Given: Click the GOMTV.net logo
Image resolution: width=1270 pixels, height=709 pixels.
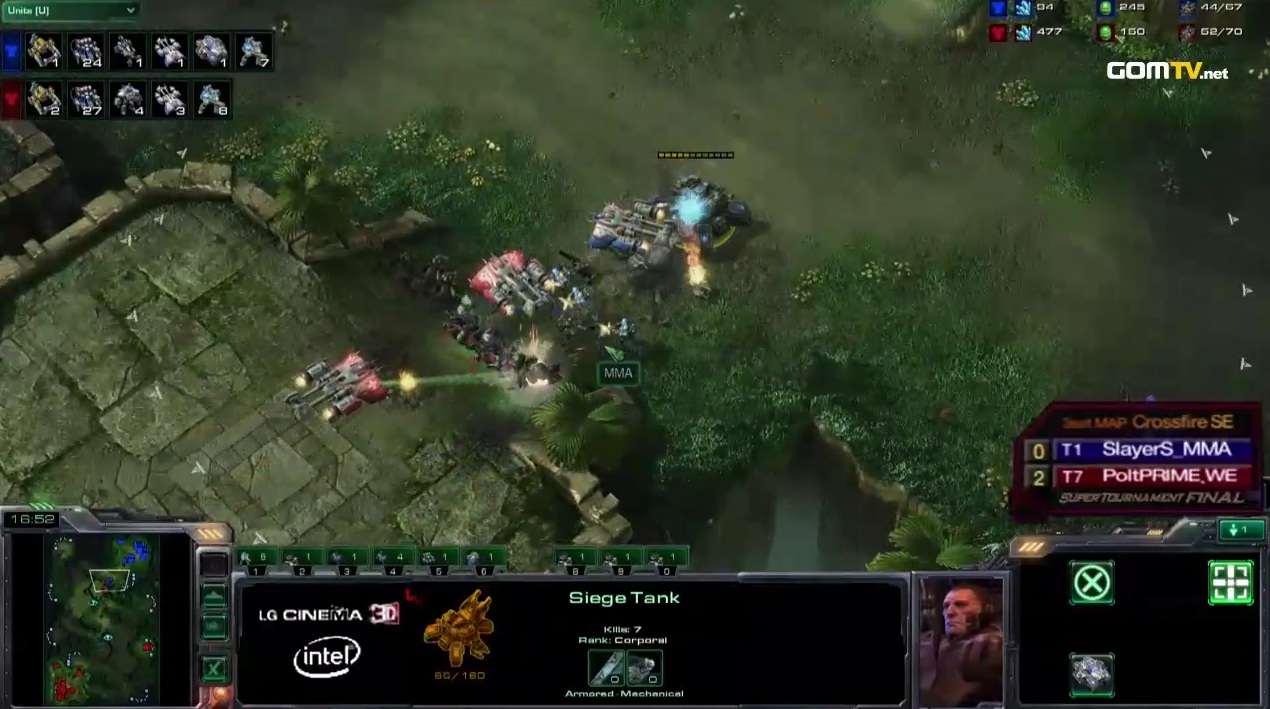Looking at the screenshot, I should tap(1166, 71).
